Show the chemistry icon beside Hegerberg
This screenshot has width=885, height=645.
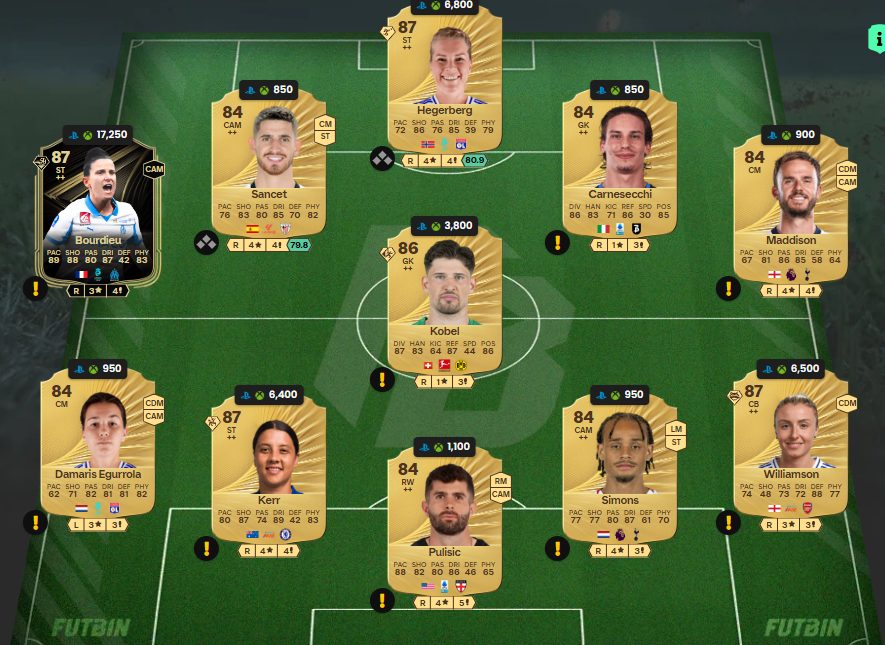[x=383, y=158]
